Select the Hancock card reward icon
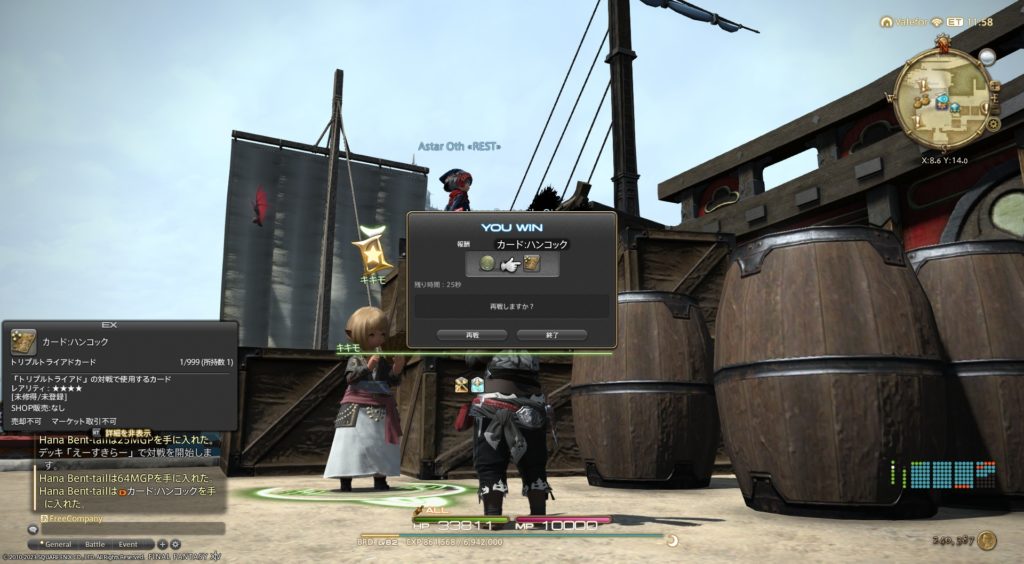Viewport: 1024px width, 564px height. (532, 264)
